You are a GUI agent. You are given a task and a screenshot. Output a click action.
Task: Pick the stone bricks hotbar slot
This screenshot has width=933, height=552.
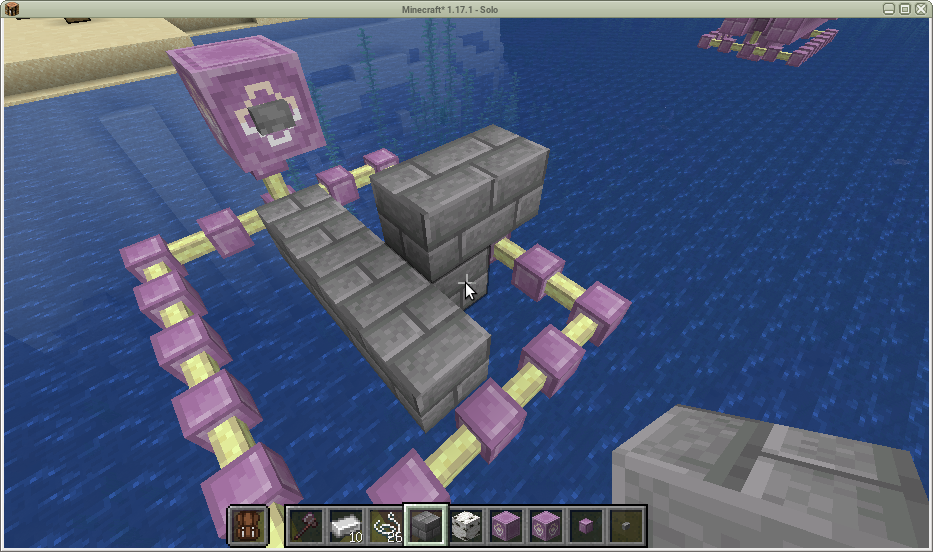[425, 524]
